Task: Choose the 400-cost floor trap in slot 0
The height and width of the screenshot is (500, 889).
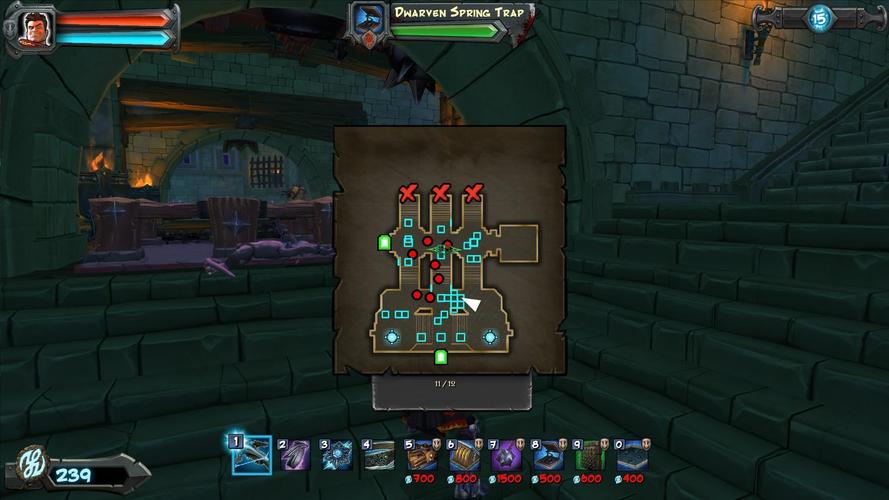Action: click(632, 455)
